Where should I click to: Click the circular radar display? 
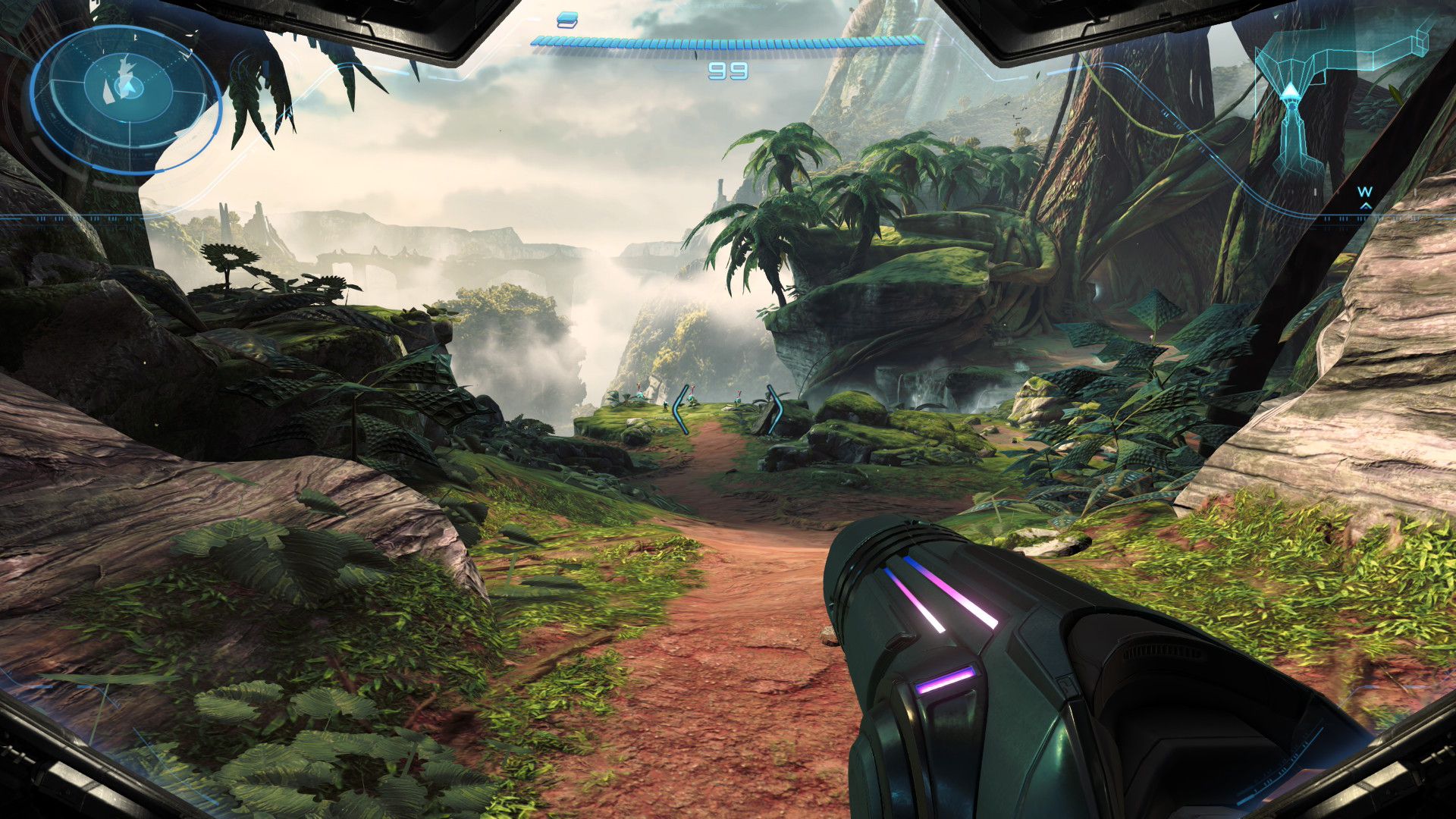tap(127, 100)
